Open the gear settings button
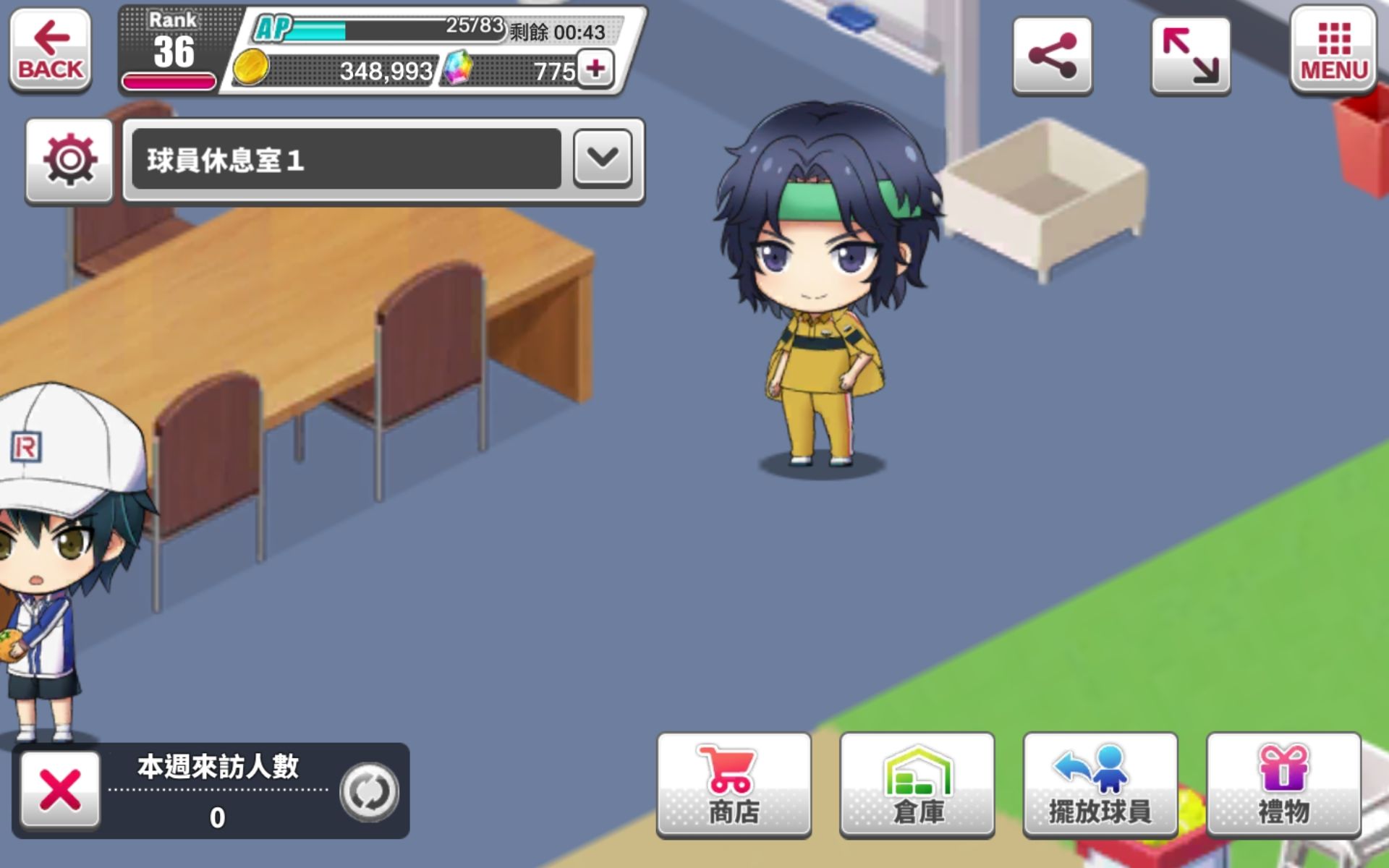Image resolution: width=1389 pixels, height=868 pixels. [69, 160]
